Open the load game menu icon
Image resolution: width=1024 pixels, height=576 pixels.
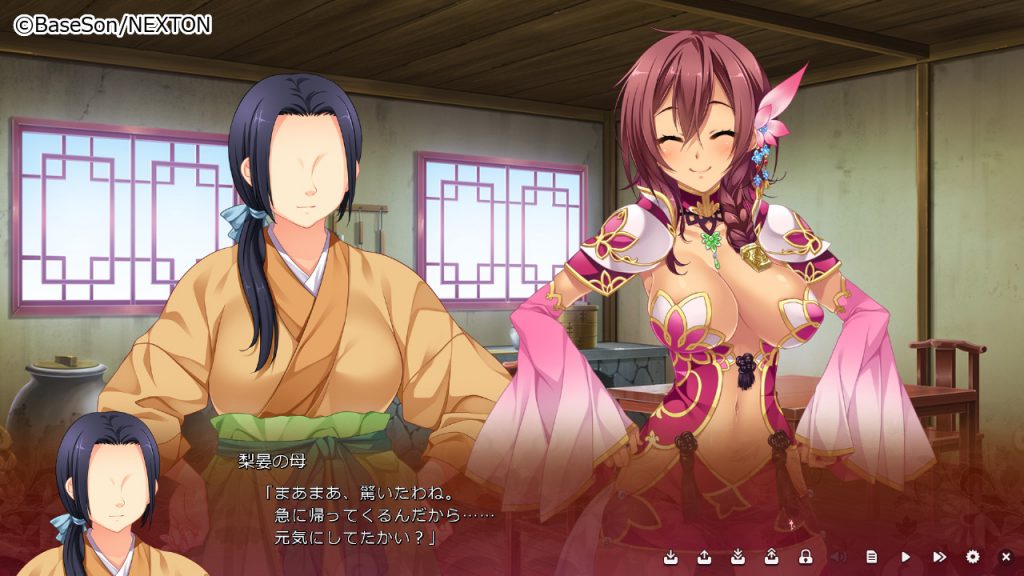(x=704, y=556)
